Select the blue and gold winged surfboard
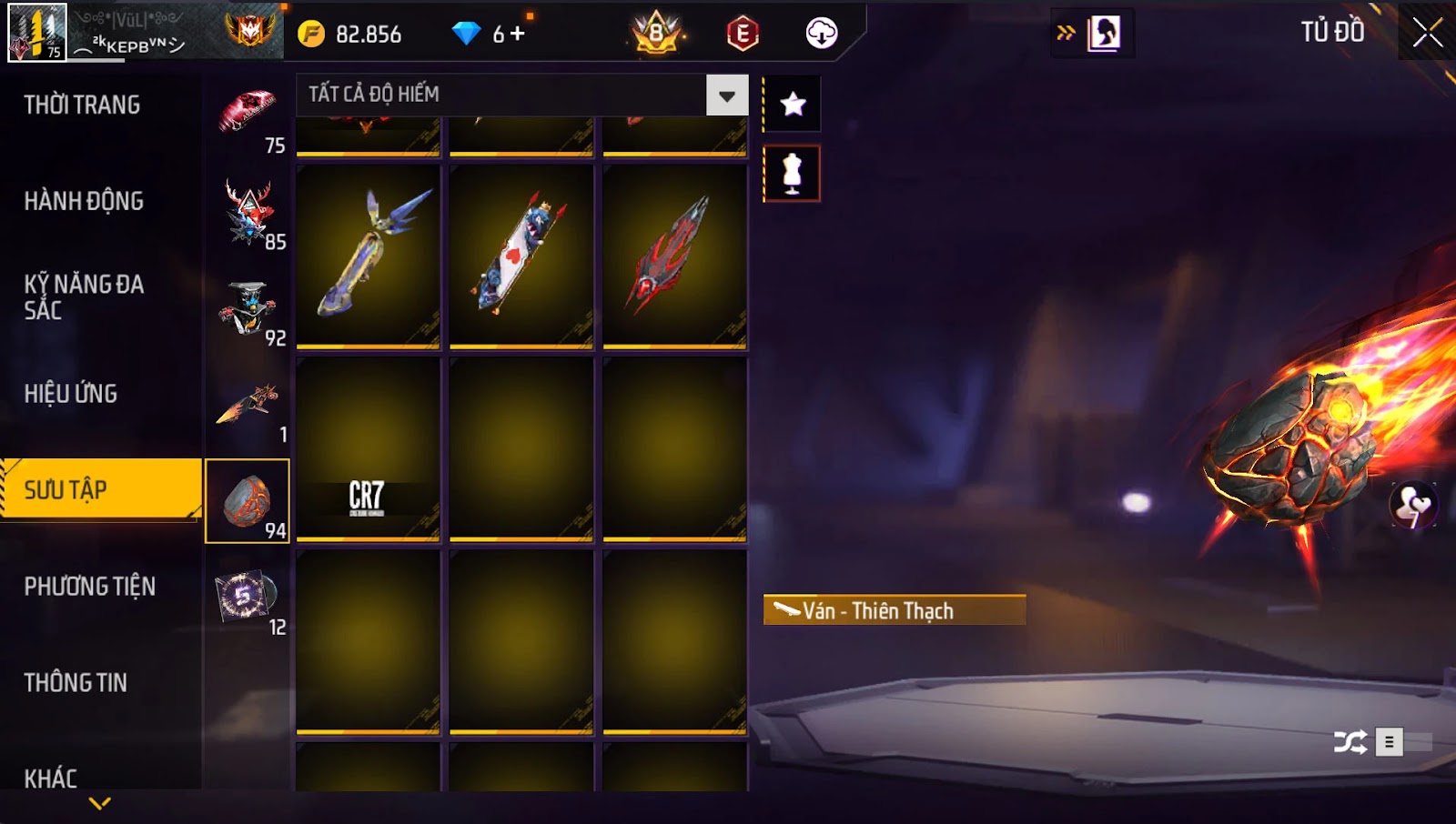 (x=368, y=256)
